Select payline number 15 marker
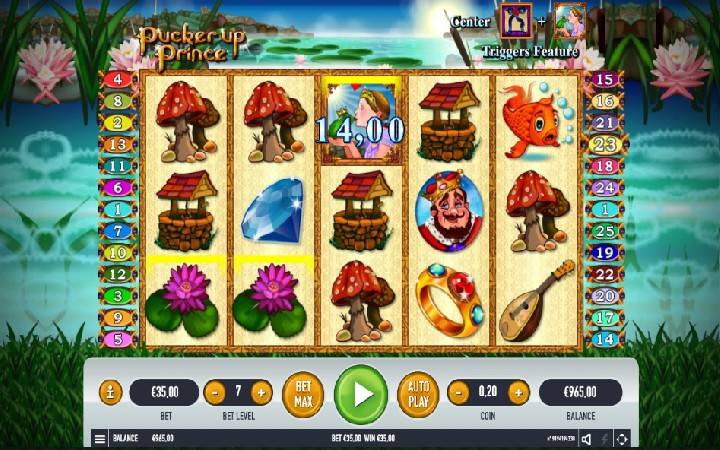720x450 pixels. click(x=602, y=79)
